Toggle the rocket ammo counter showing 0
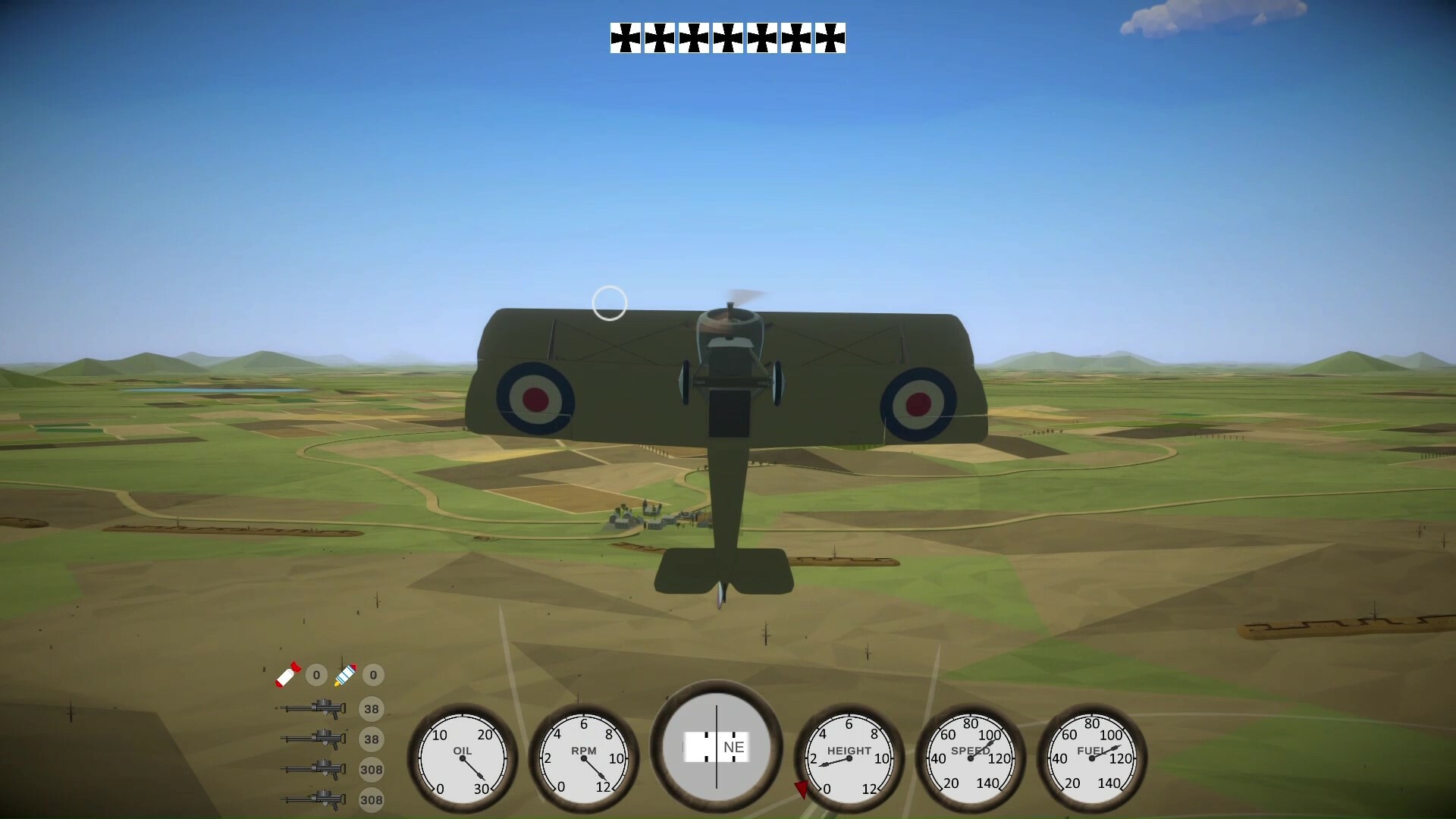Viewport: 1456px width, 819px height. [372, 675]
